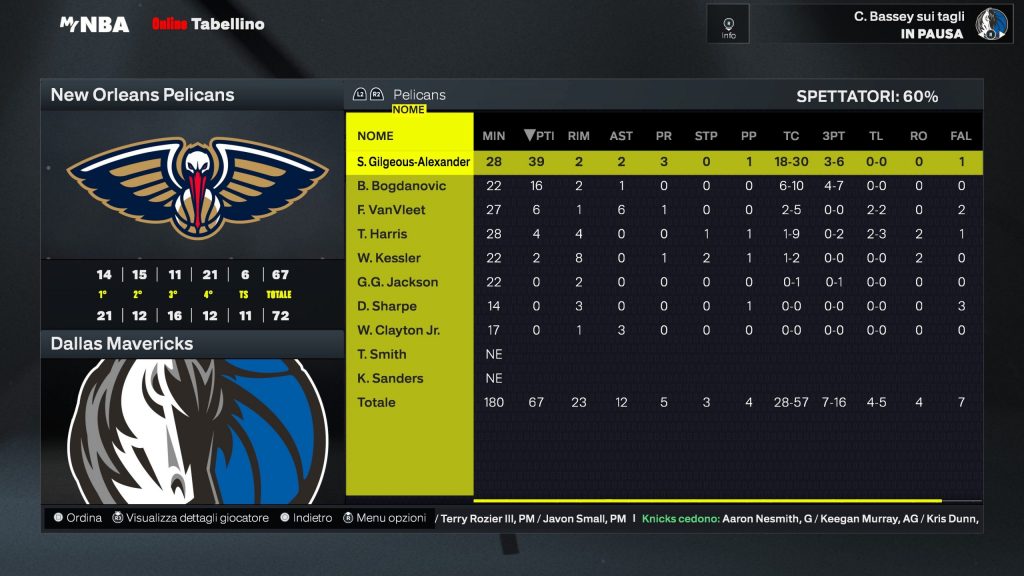Sort by the FAL fouls column
The width and height of the screenshot is (1024, 576).
click(x=961, y=136)
